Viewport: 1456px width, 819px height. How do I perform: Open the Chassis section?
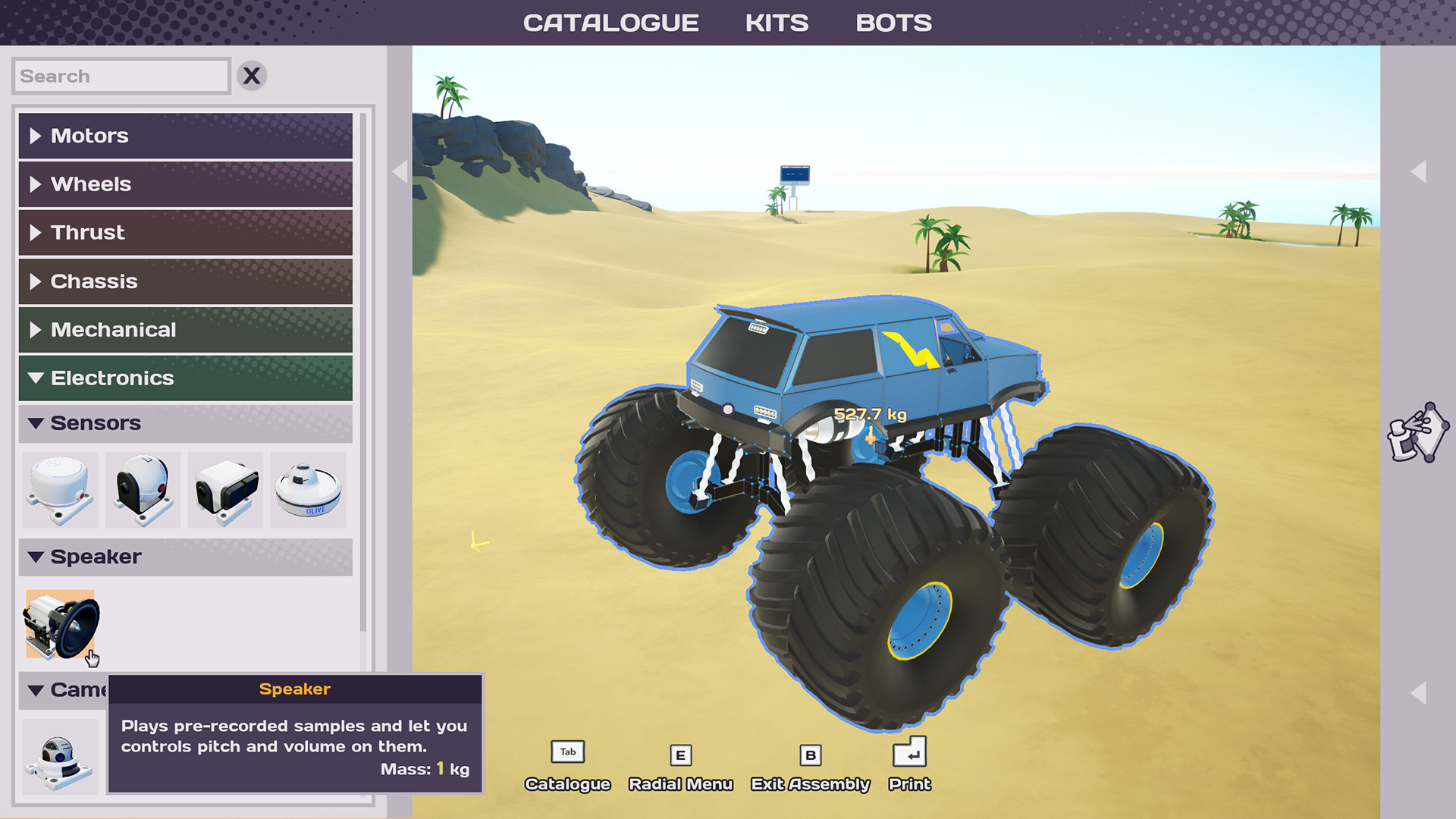(x=185, y=281)
